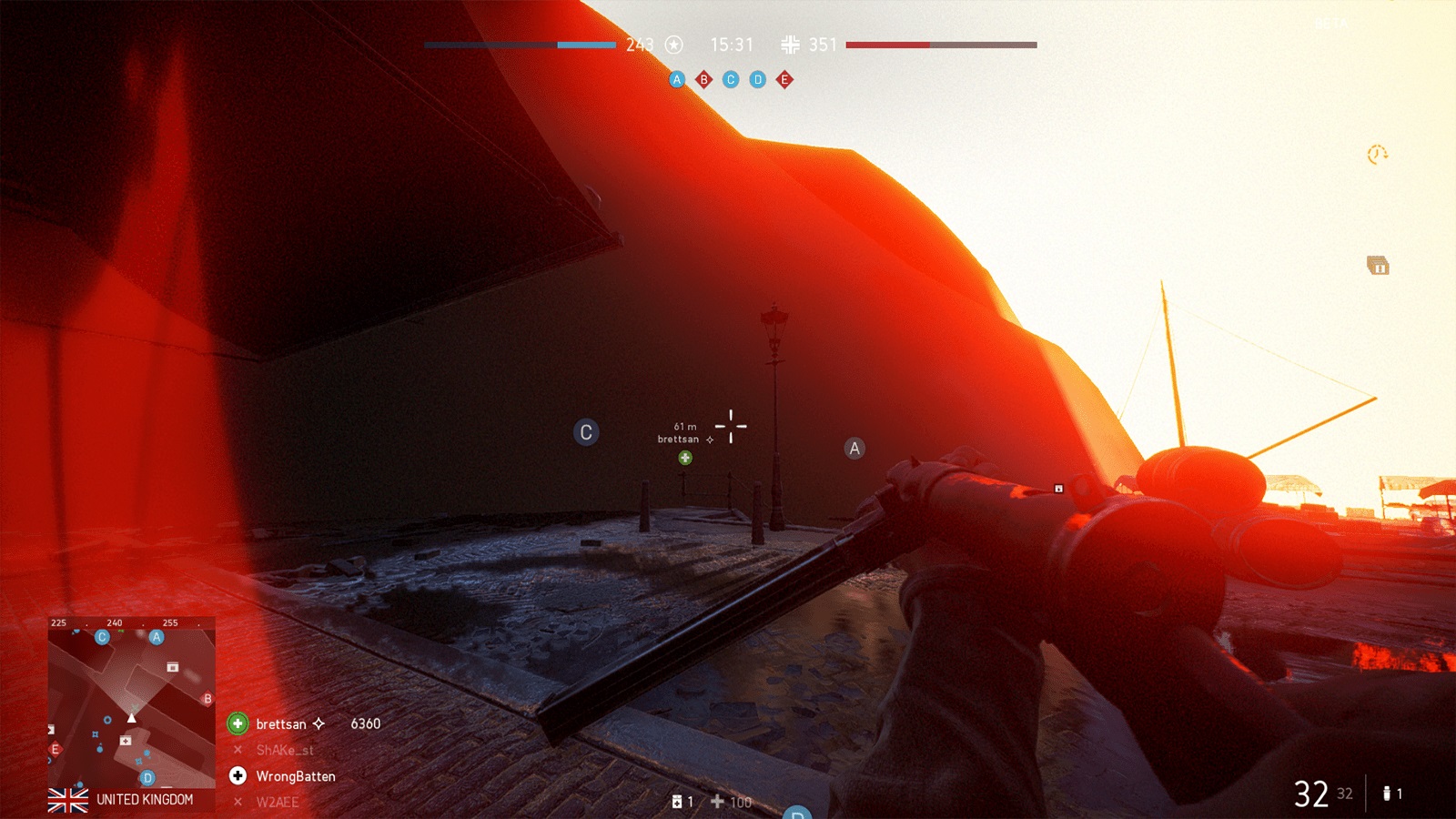Screen dimensions: 1456x819
Task: Click the red B diamond in the objective row
Action: tap(703, 80)
